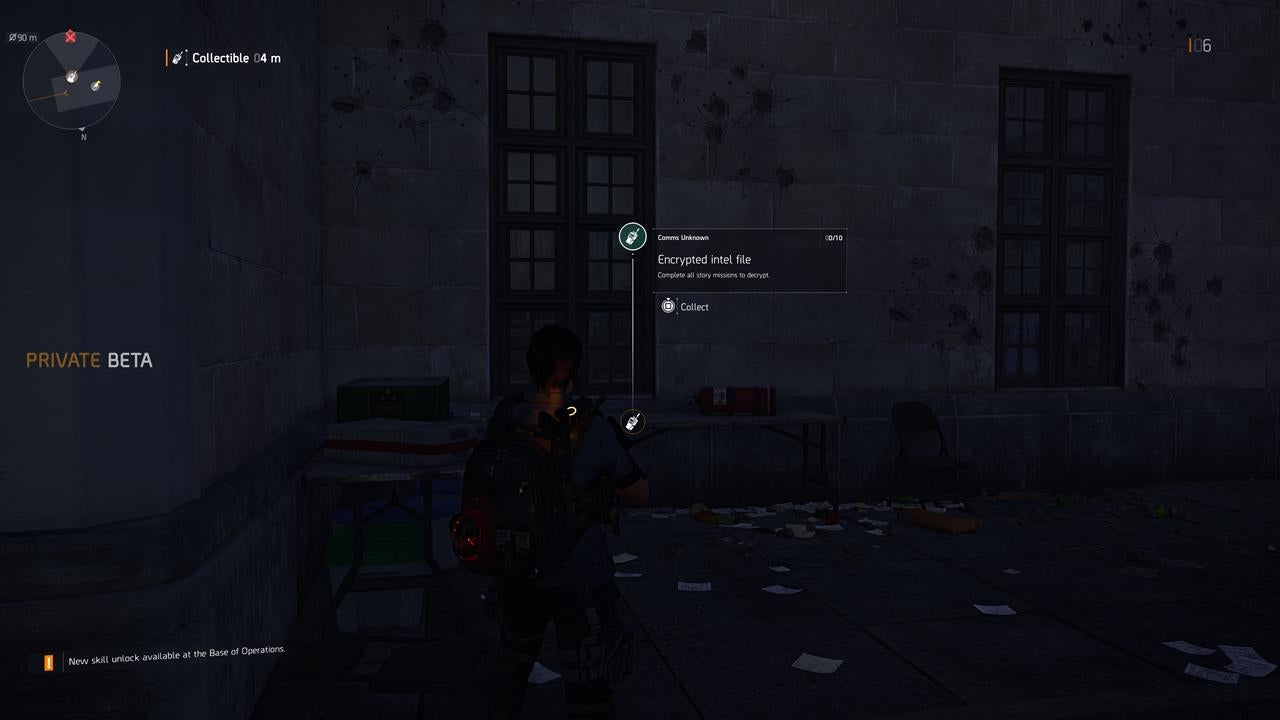
Task: Click the comms blip inside the minimap
Action: point(95,86)
